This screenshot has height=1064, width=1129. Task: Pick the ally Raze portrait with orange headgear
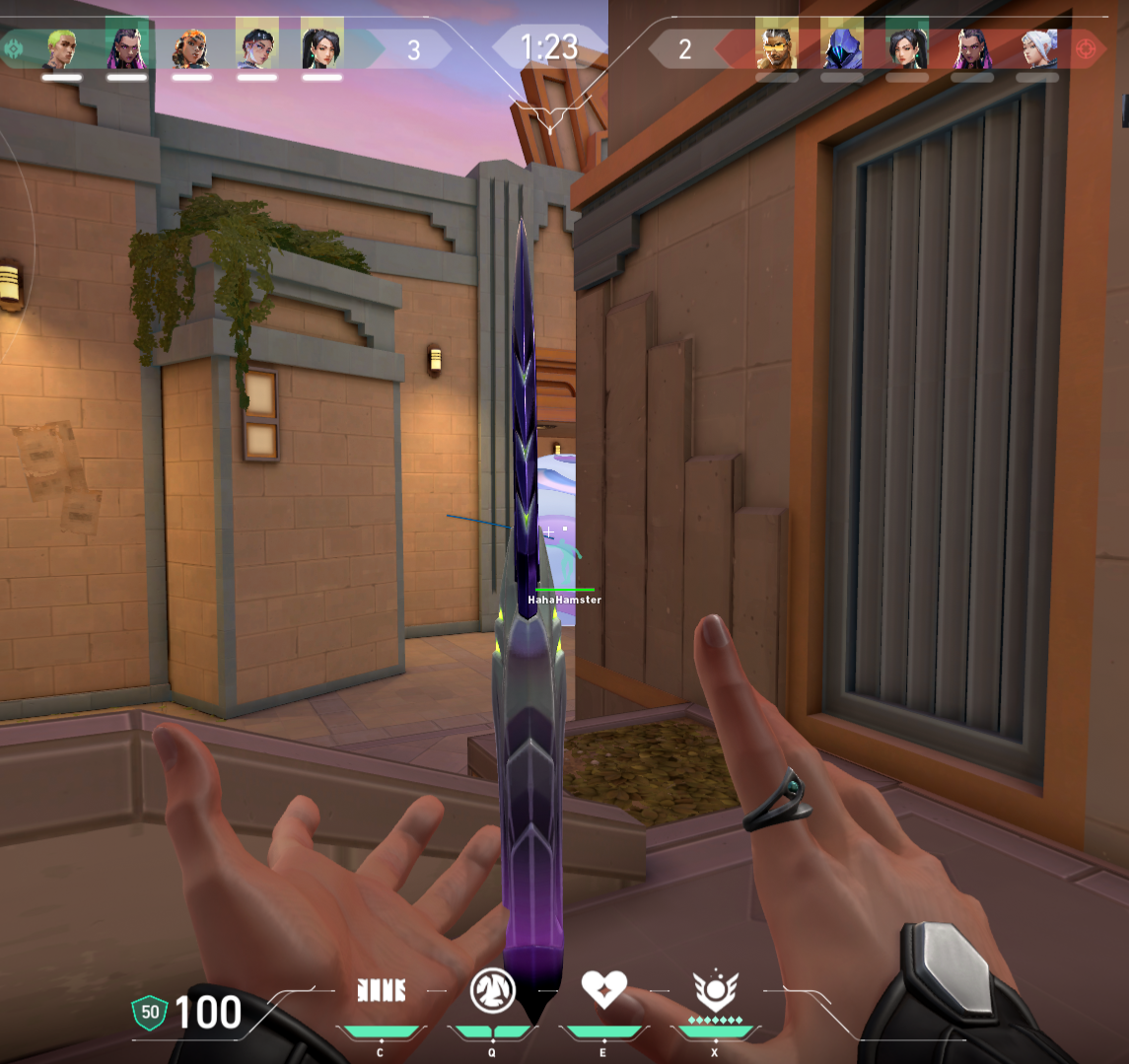coord(191,47)
